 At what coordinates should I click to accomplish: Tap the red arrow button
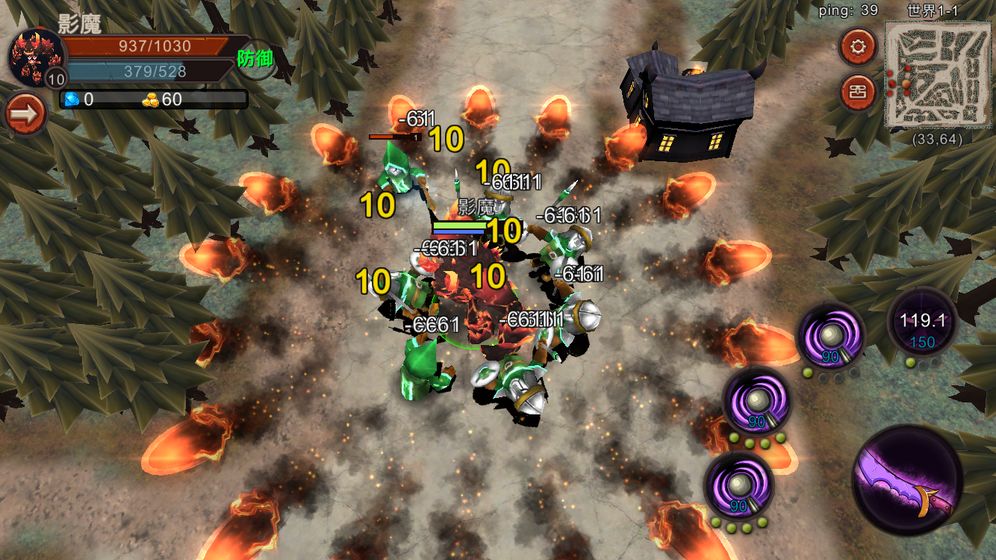coord(25,113)
